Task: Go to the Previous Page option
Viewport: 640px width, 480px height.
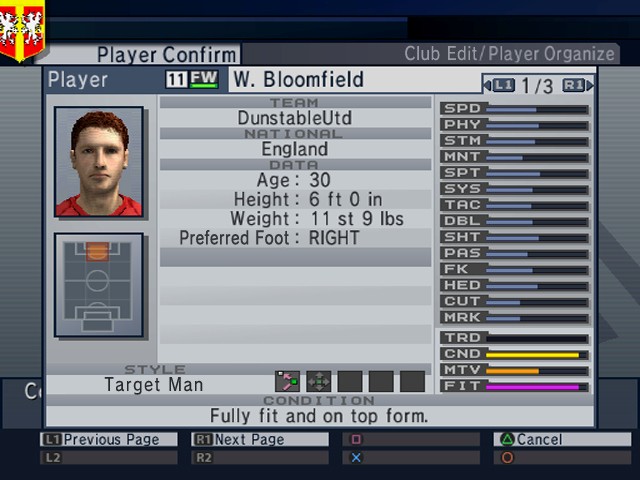Action: 108,439
